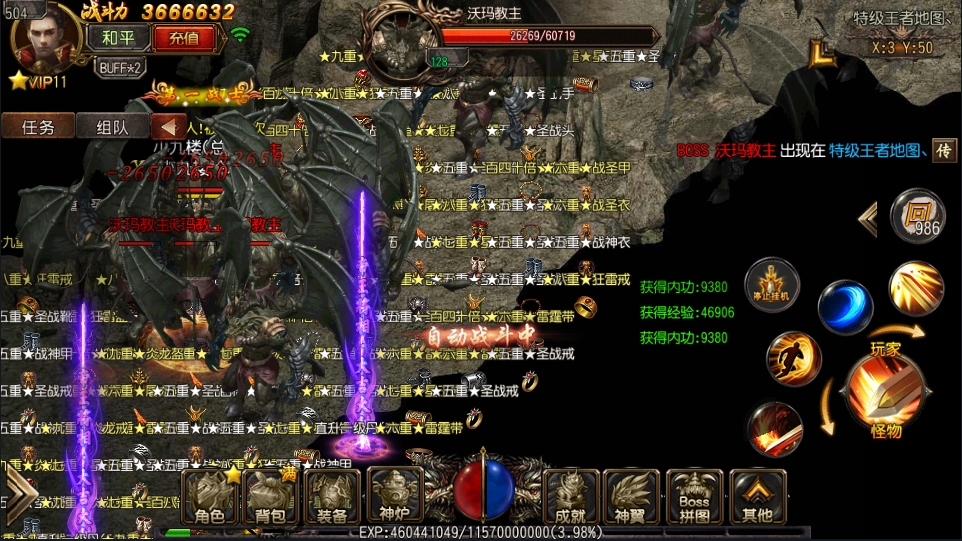Collapse the quest panel with red arrow

169,127
